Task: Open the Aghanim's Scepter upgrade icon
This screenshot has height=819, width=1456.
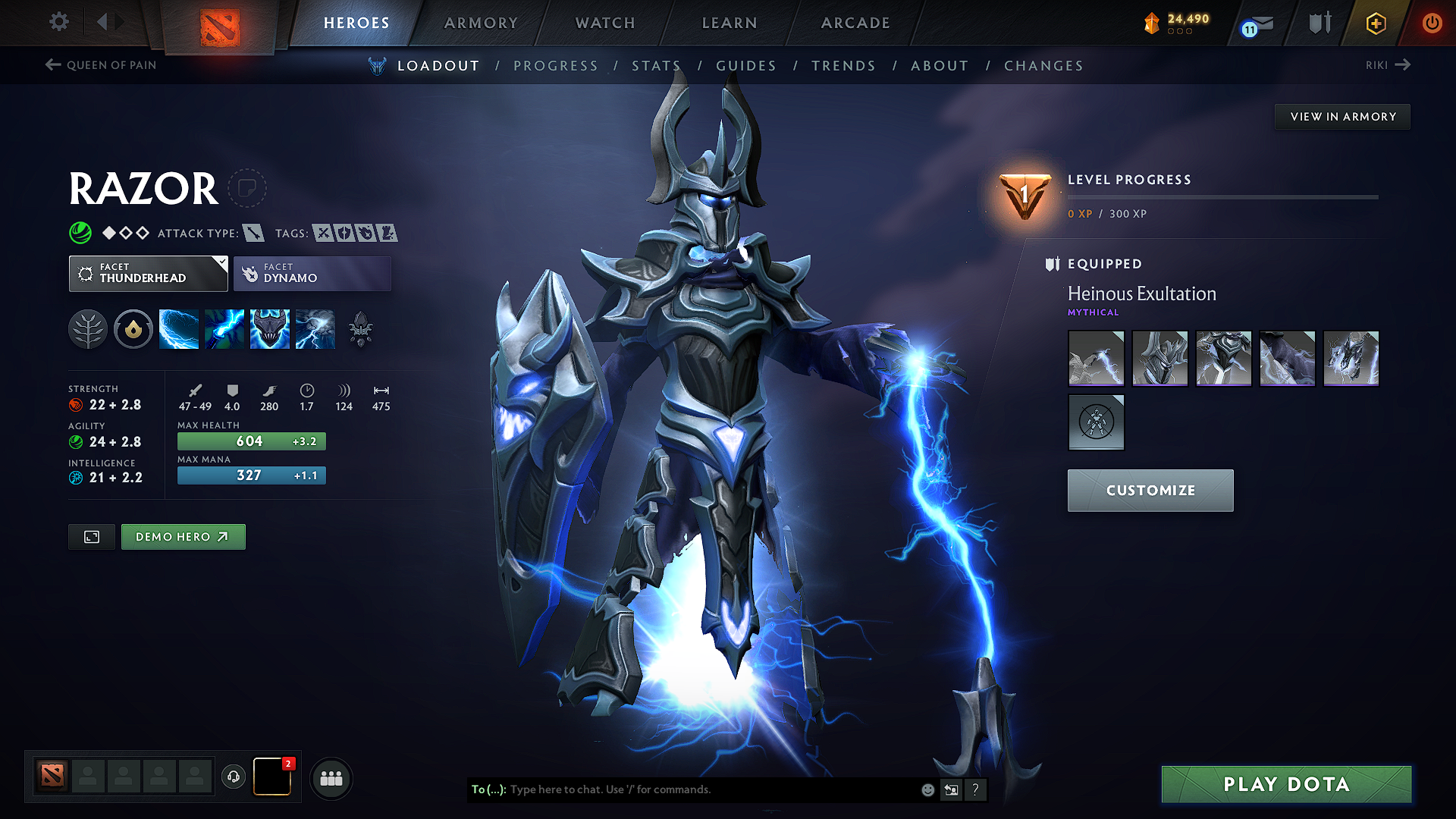Action: pyautogui.click(x=361, y=328)
